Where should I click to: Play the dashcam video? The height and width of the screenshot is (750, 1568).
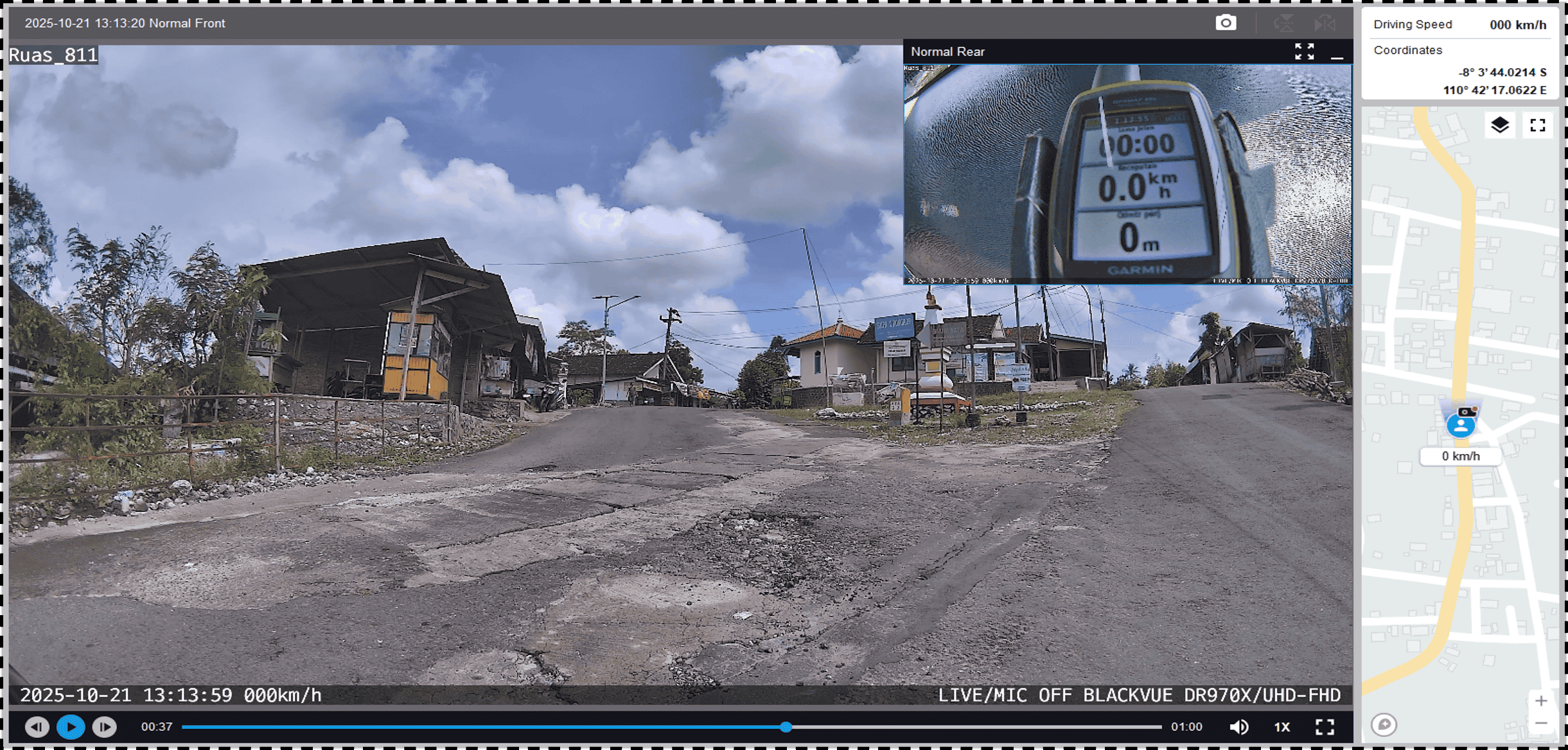(71, 727)
